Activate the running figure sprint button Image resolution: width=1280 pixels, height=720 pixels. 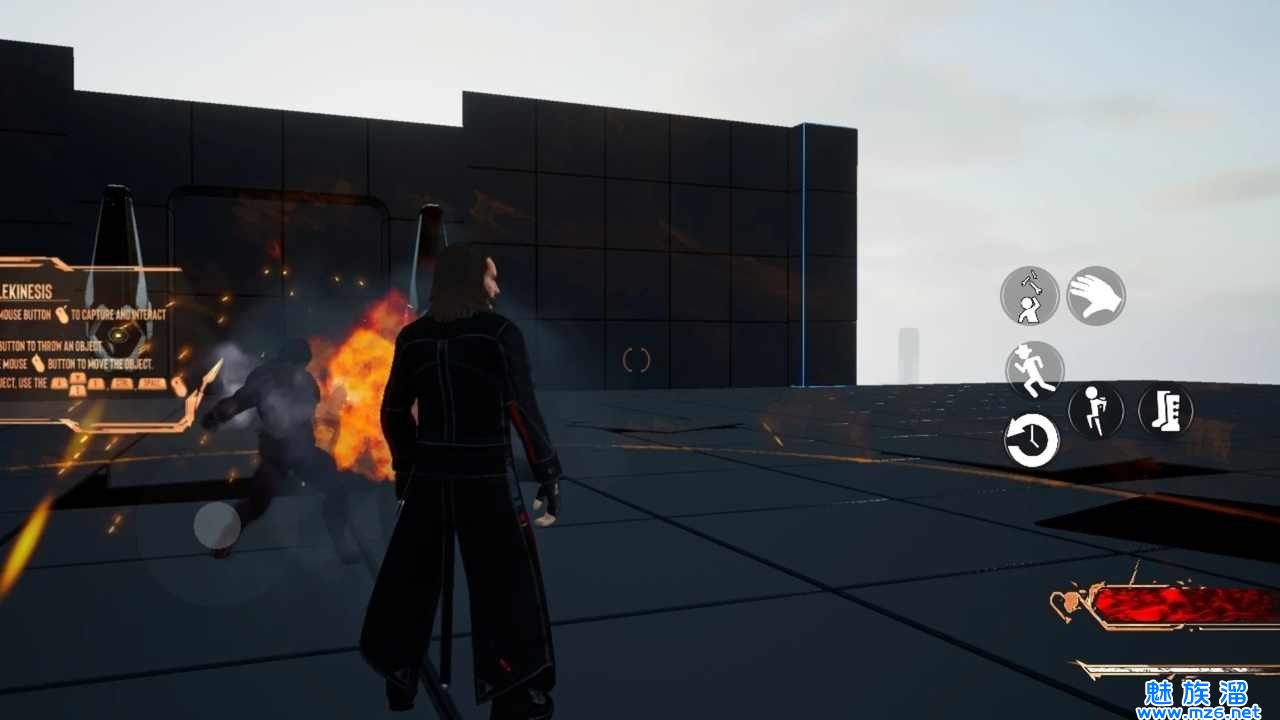click(1034, 369)
